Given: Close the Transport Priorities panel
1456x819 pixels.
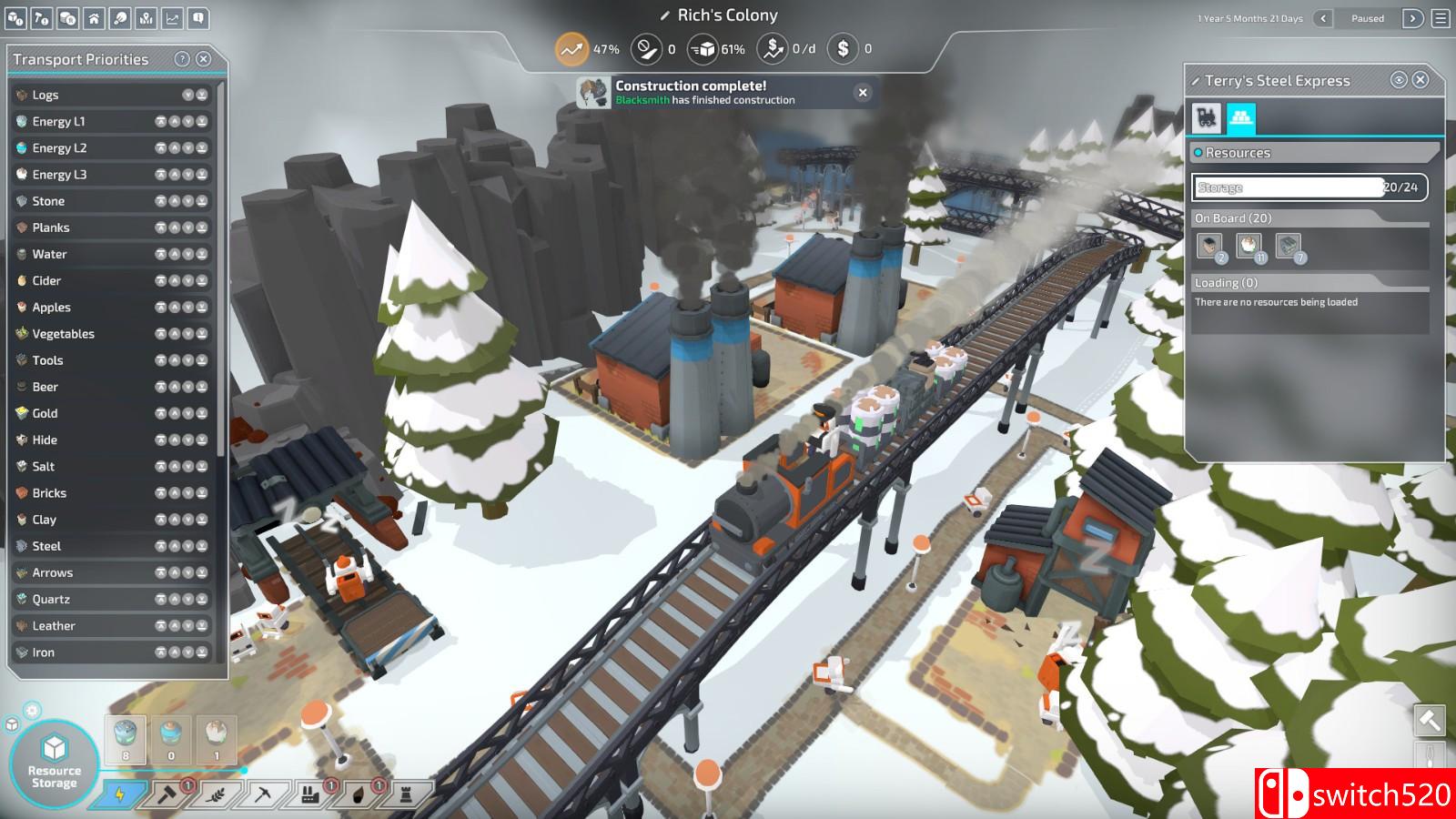Looking at the screenshot, I should pyautogui.click(x=204, y=59).
